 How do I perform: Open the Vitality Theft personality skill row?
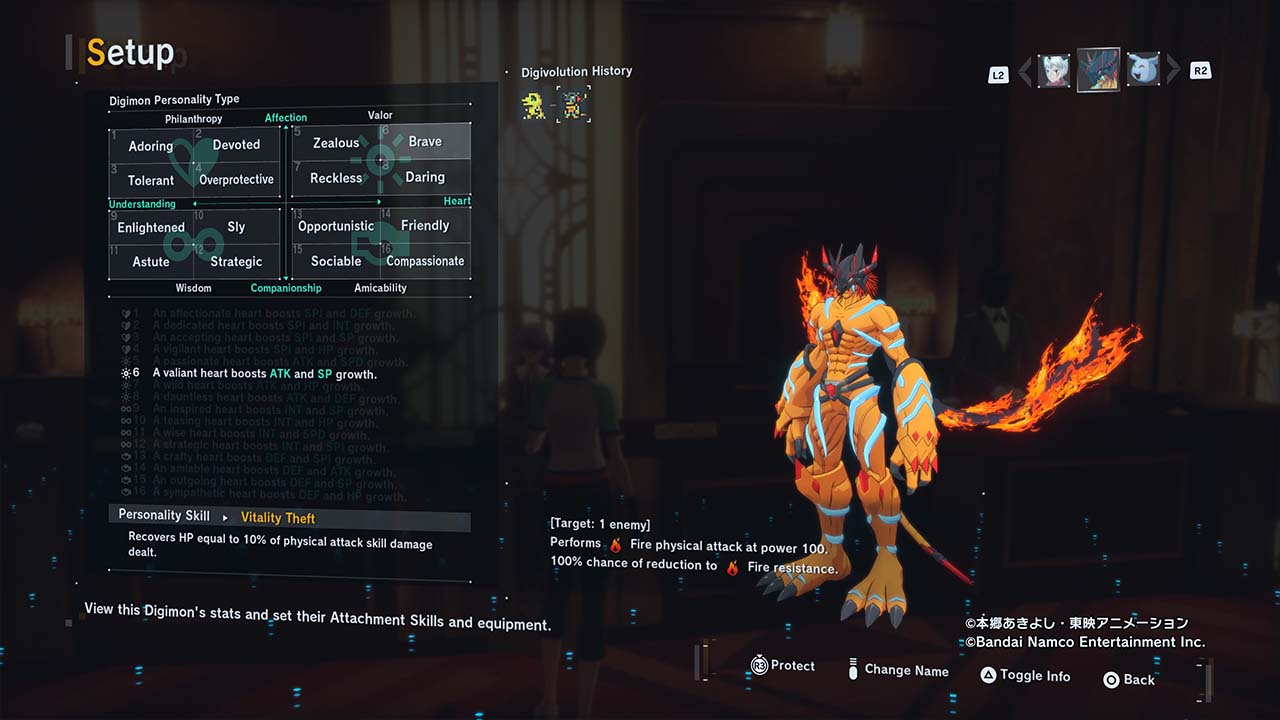289,517
